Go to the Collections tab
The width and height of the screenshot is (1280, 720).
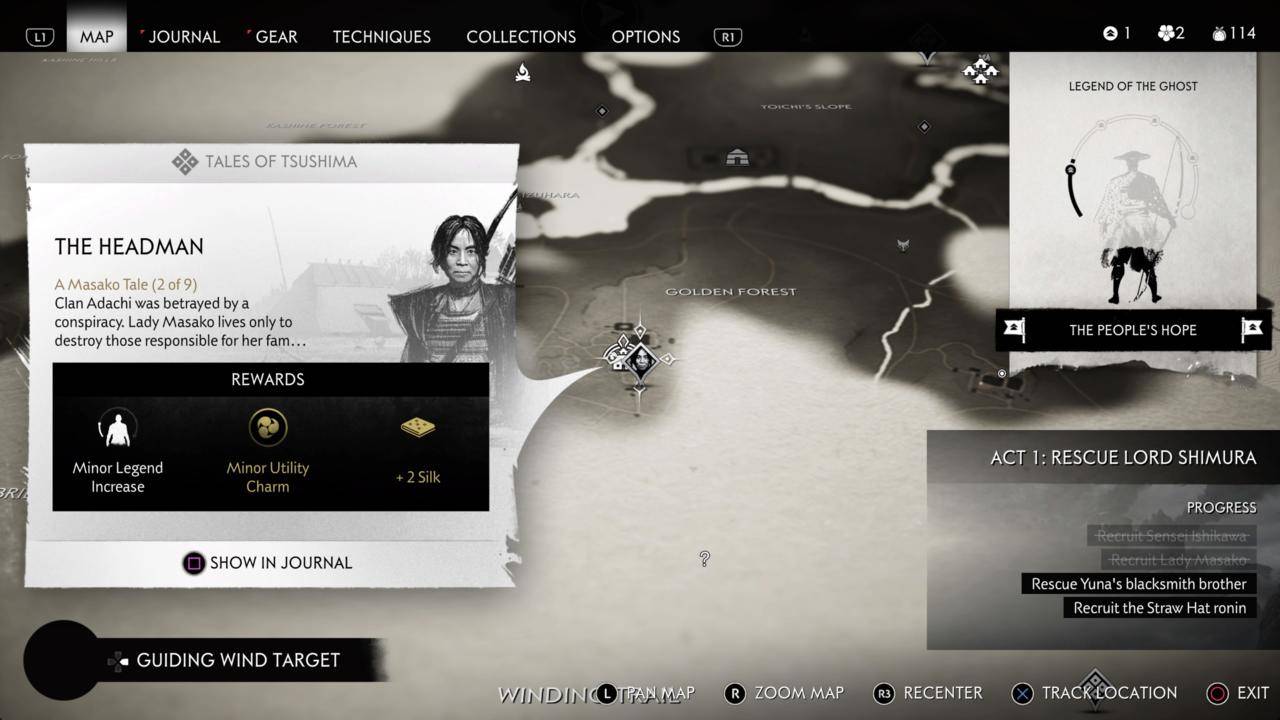tap(521, 37)
